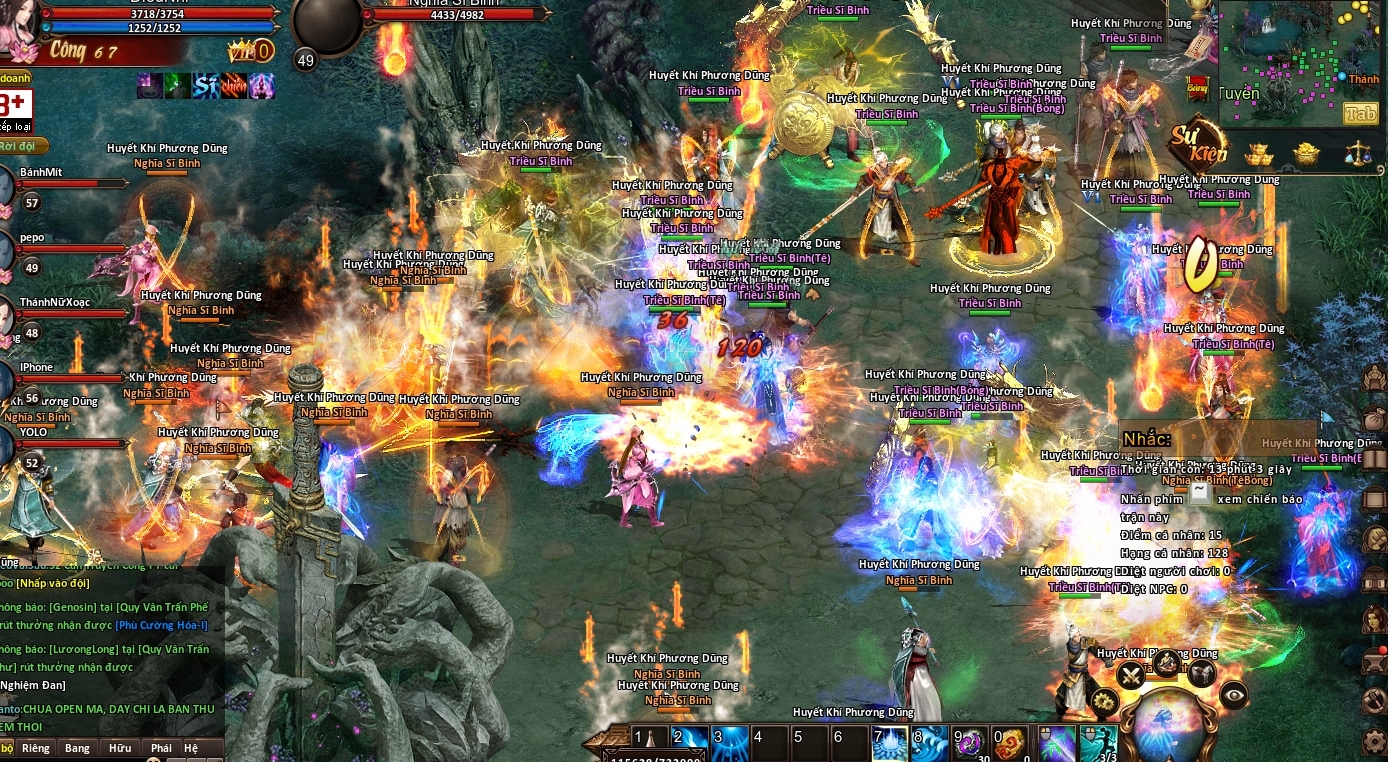This screenshot has width=1388, height=762.
Task: Switch to the Bang chat tab
Action: pos(77,748)
